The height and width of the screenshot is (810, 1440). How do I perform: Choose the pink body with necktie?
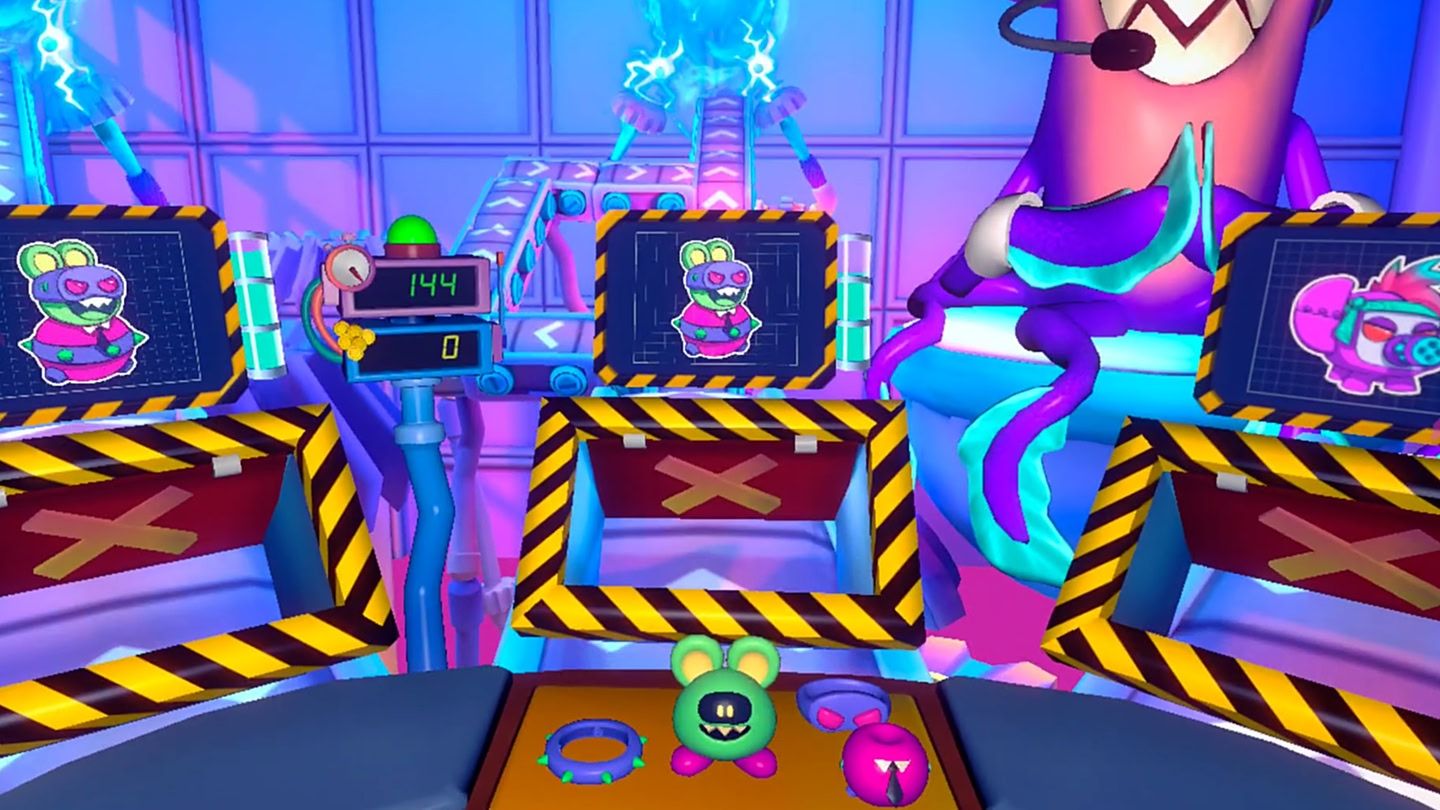tap(885, 766)
